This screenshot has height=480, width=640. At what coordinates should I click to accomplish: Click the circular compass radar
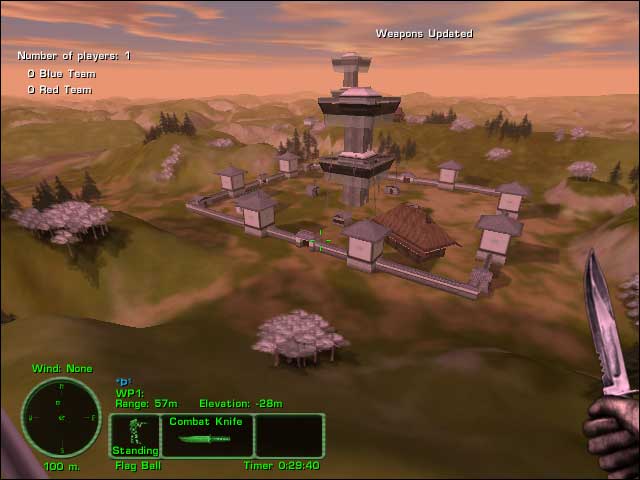click(61, 417)
